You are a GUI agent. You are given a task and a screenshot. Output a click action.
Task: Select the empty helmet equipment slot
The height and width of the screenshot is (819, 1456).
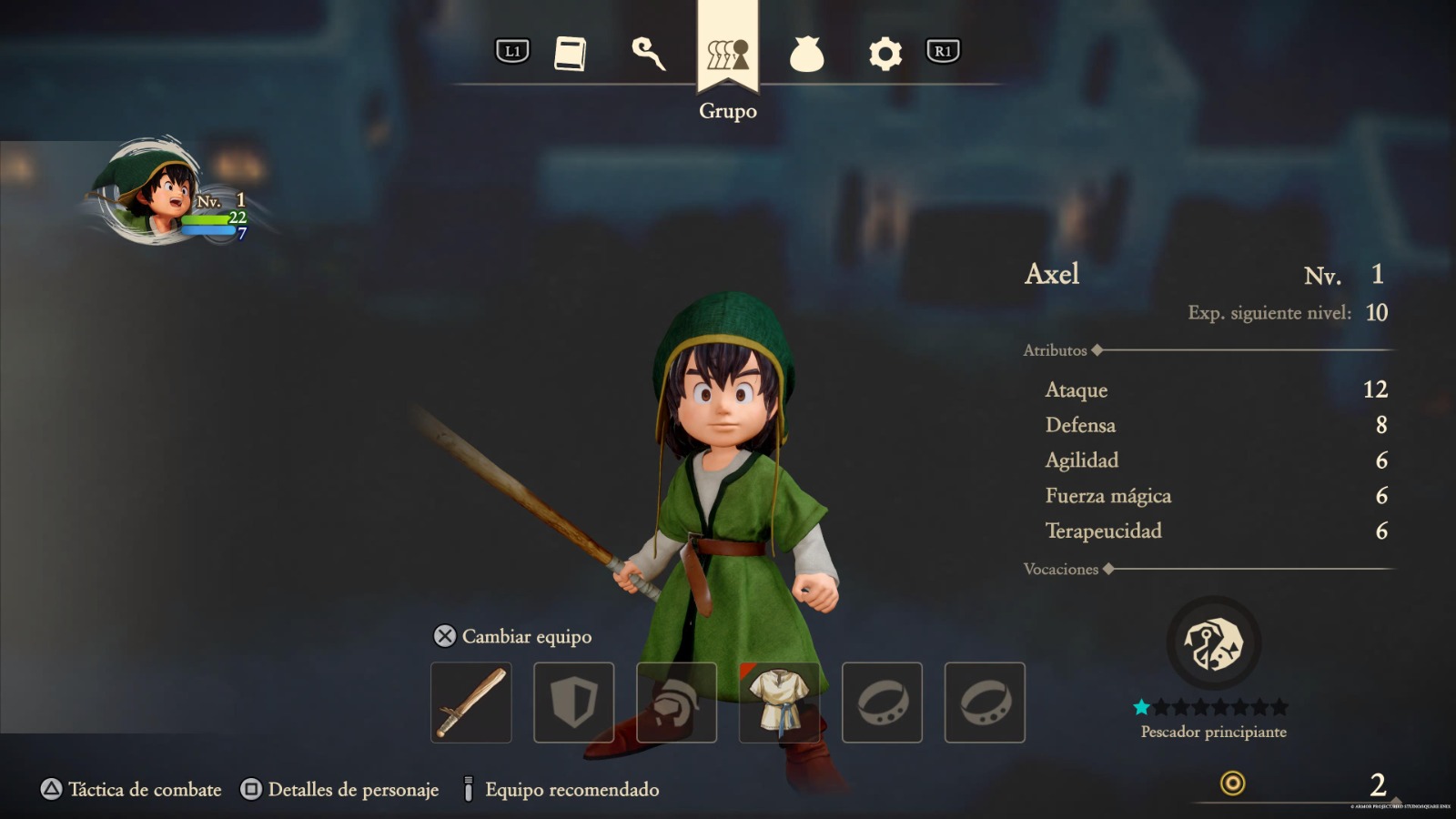tap(676, 703)
